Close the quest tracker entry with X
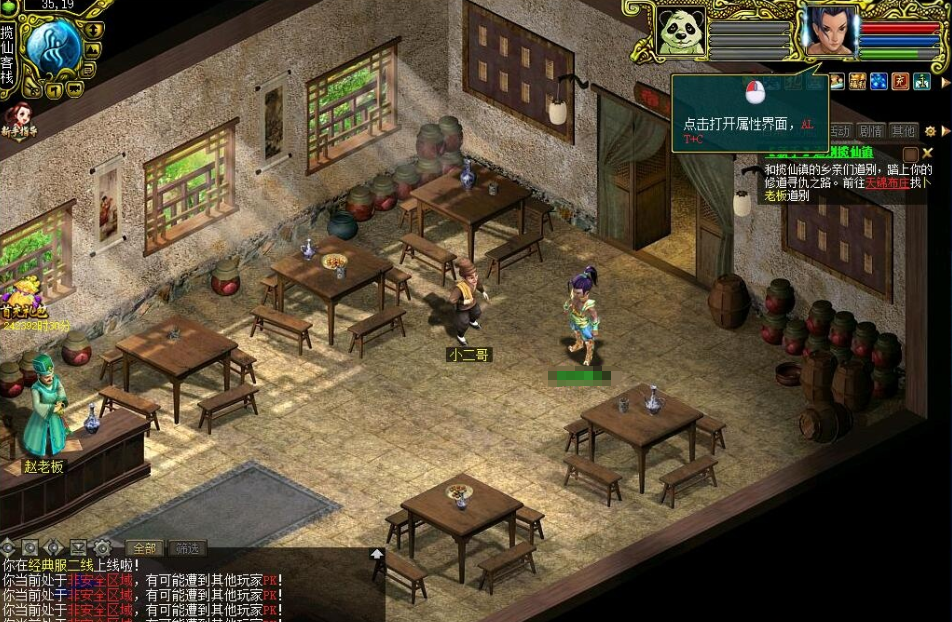The width and height of the screenshot is (952, 622). click(x=928, y=153)
